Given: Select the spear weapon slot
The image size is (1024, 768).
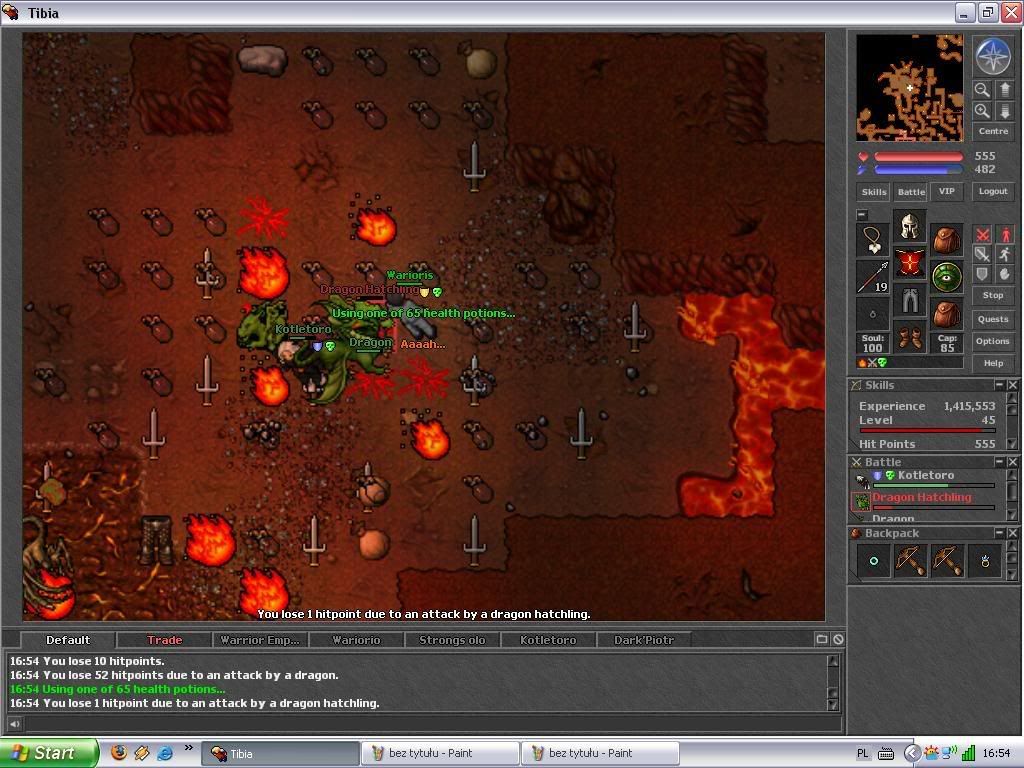Looking at the screenshot, I should (x=873, y=277).
